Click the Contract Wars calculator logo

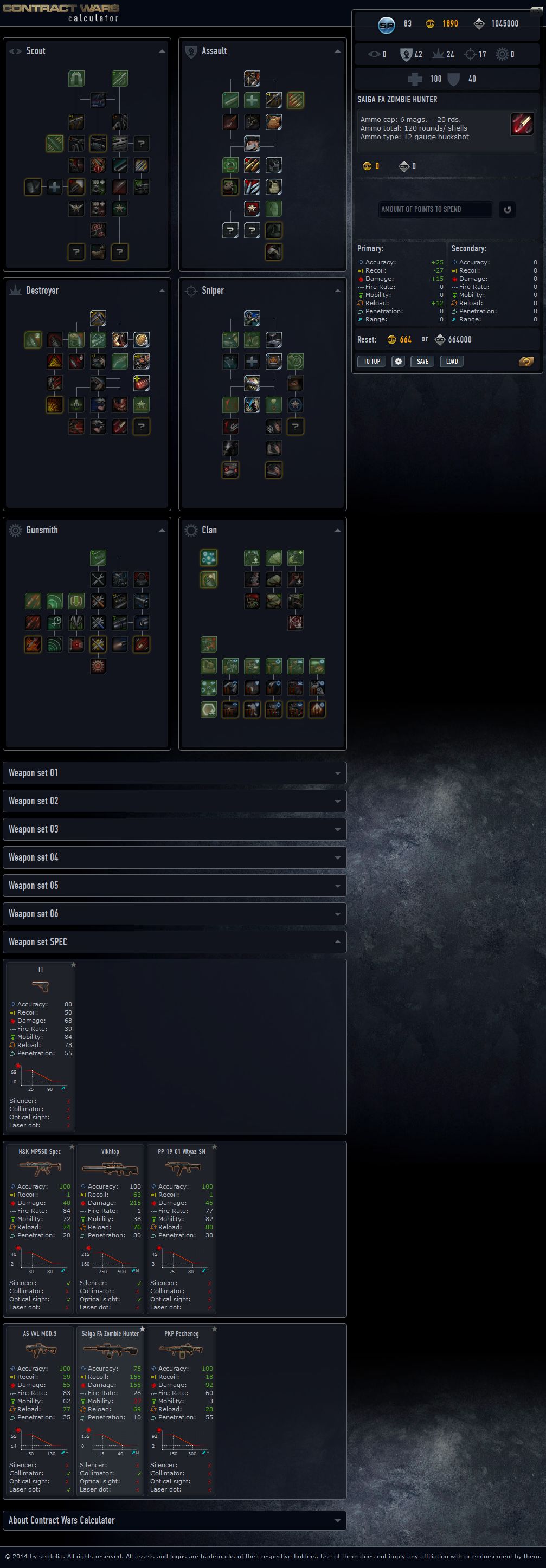61,12
